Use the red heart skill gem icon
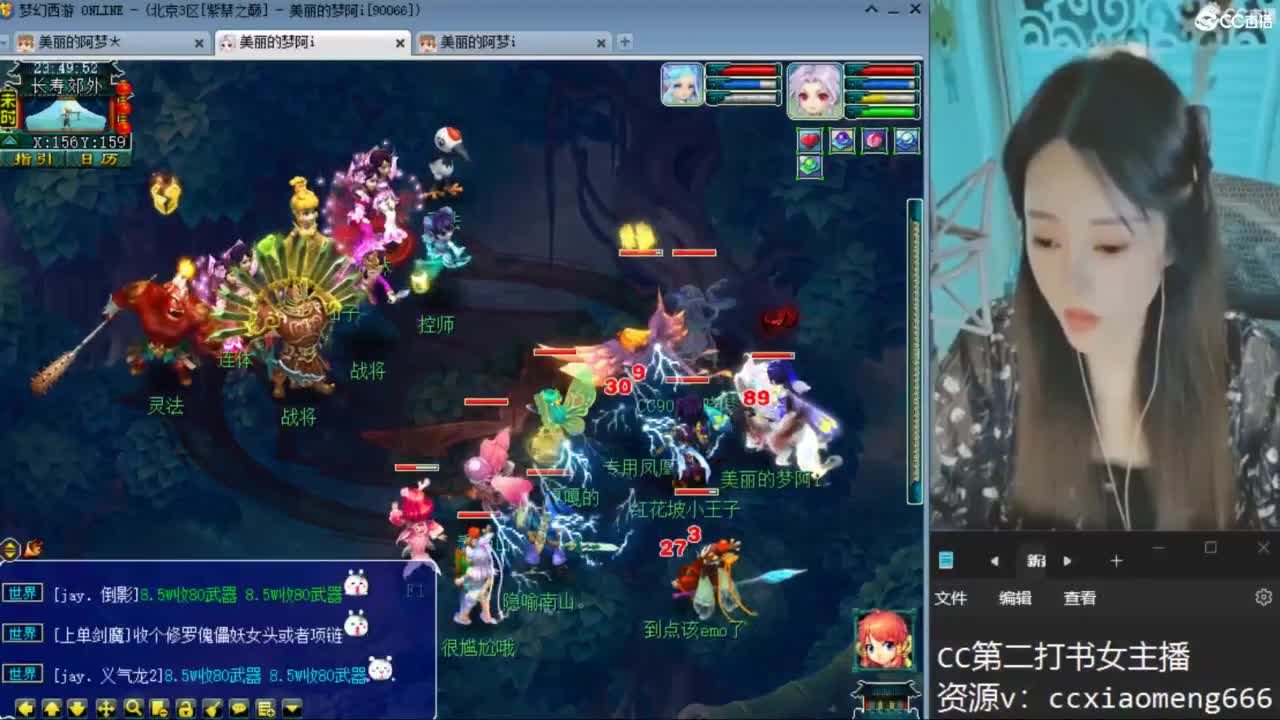The image size is (1280, 720). (x=810, y=140)
